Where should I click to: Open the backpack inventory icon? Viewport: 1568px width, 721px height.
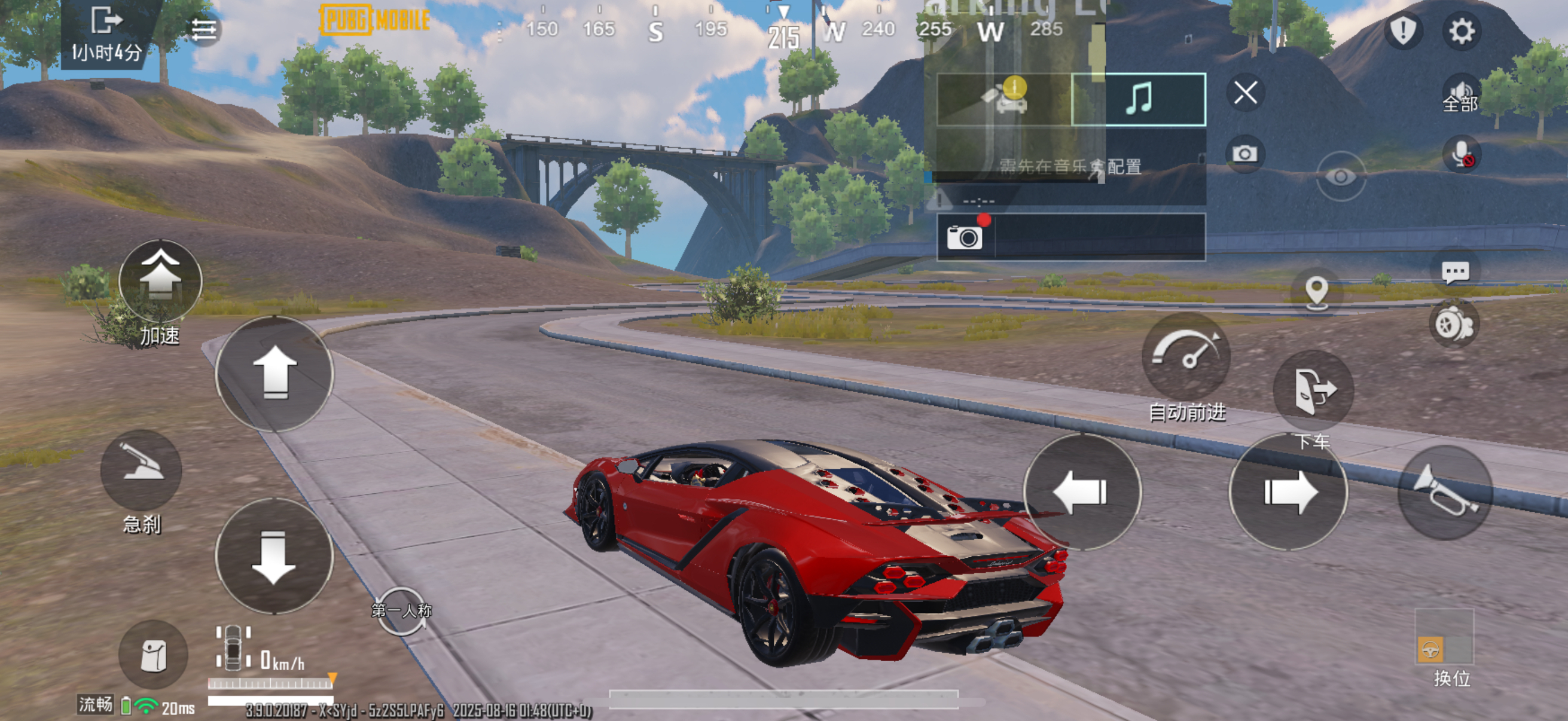[x=153, y=655]
